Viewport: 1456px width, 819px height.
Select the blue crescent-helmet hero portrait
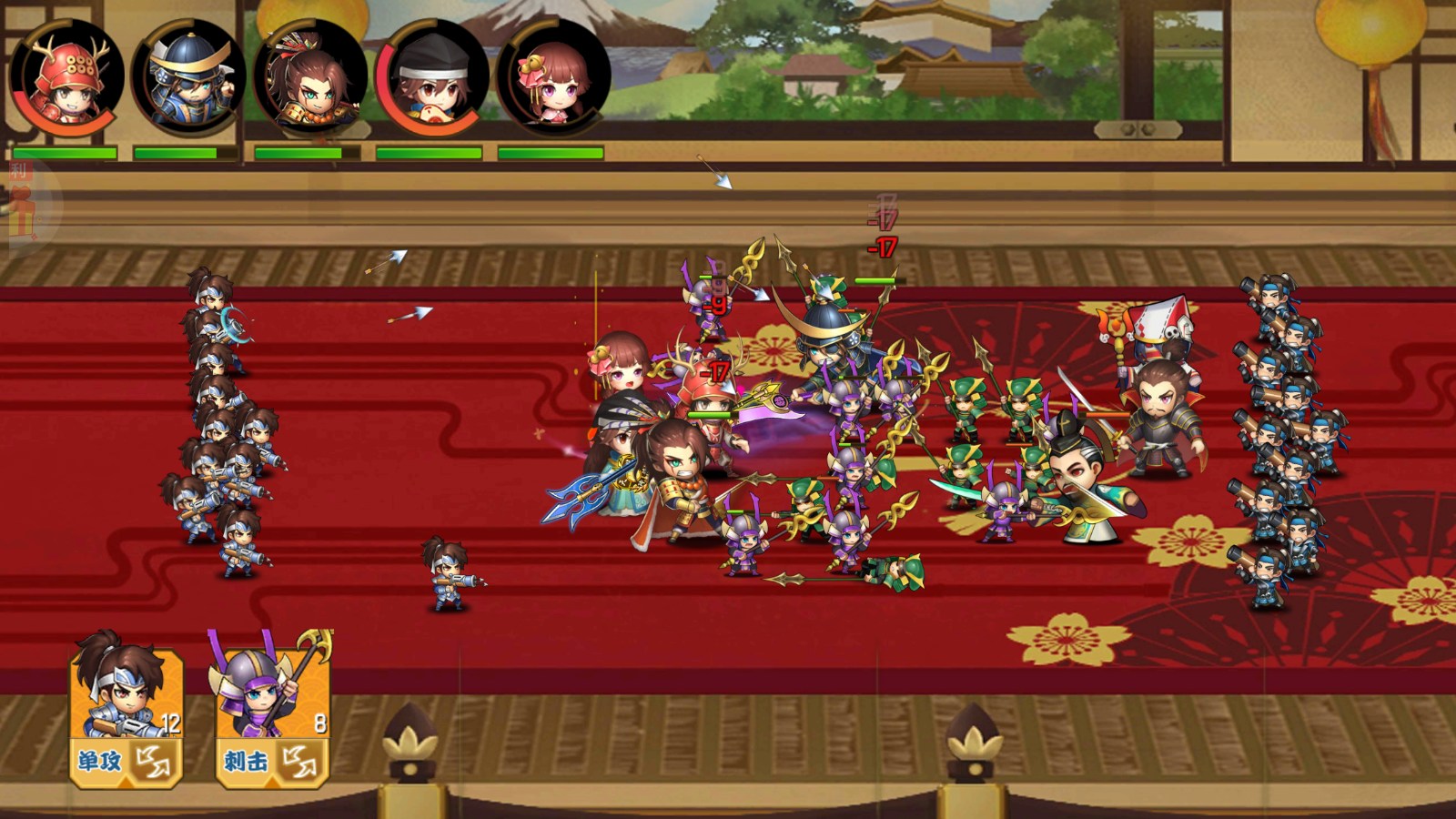(x=188, y=78)
